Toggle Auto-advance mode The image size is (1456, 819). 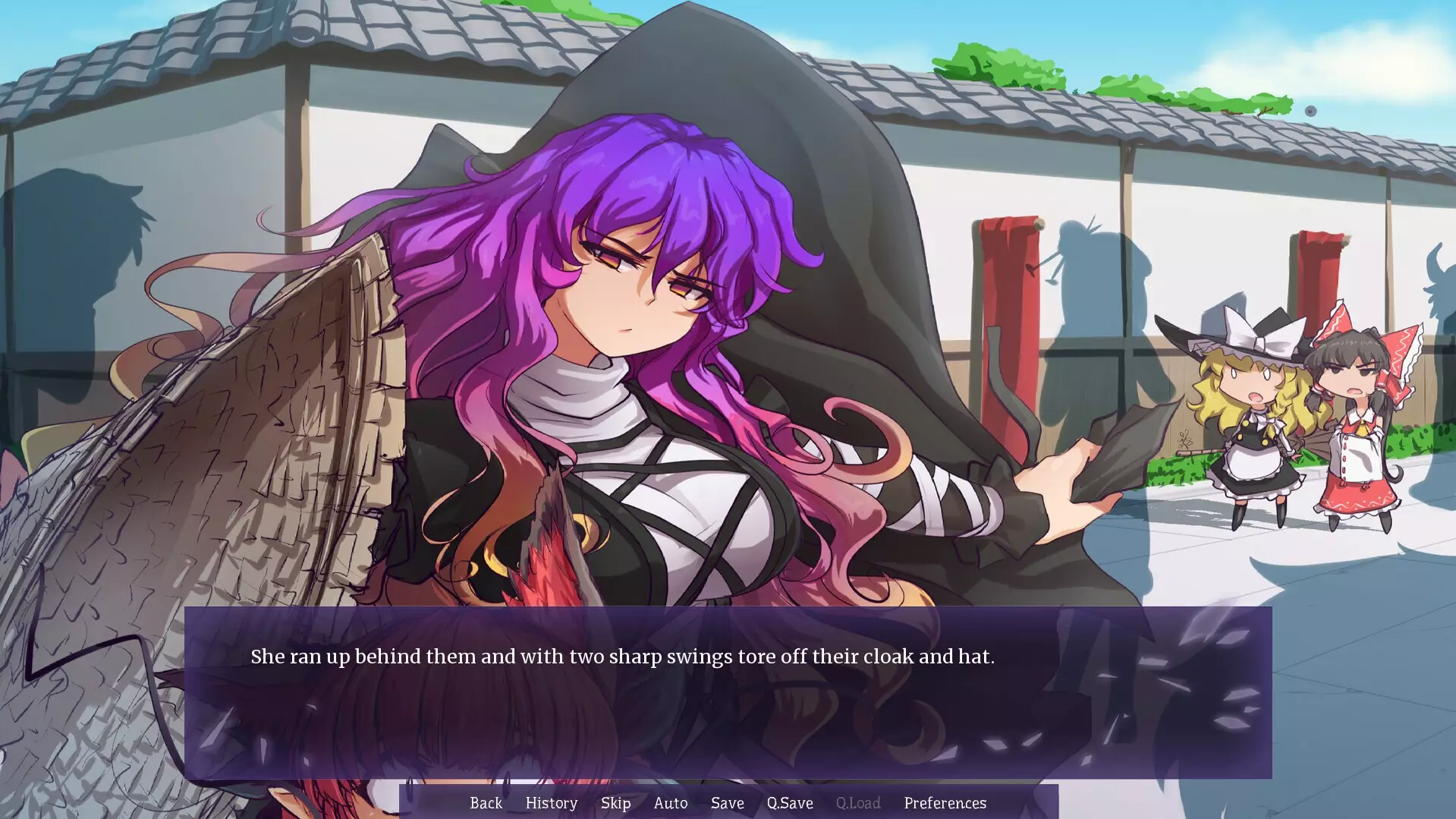pyautogui.click(x=670, y=803)
